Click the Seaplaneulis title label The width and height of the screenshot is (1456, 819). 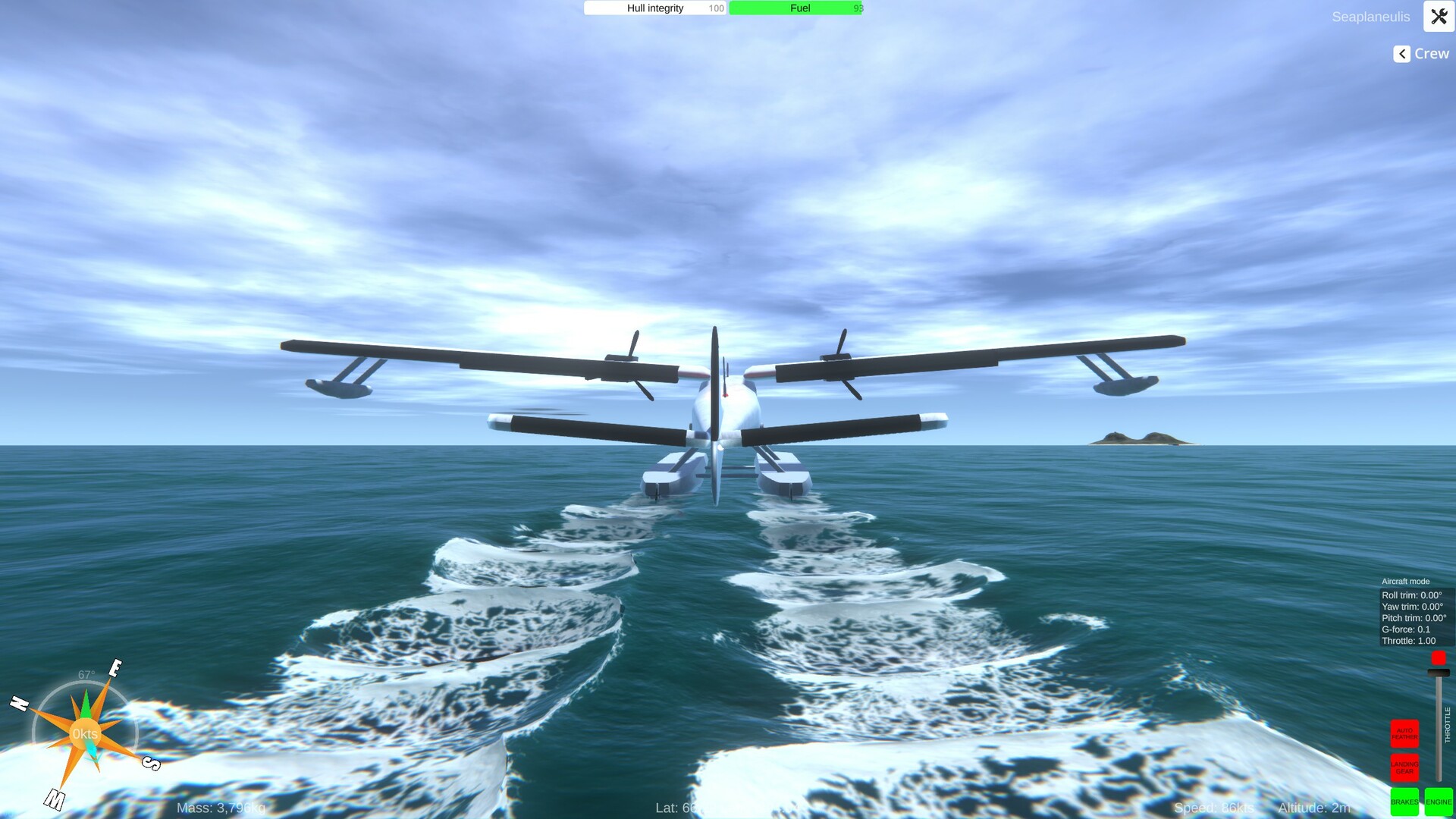click(x=1371, y=17)
